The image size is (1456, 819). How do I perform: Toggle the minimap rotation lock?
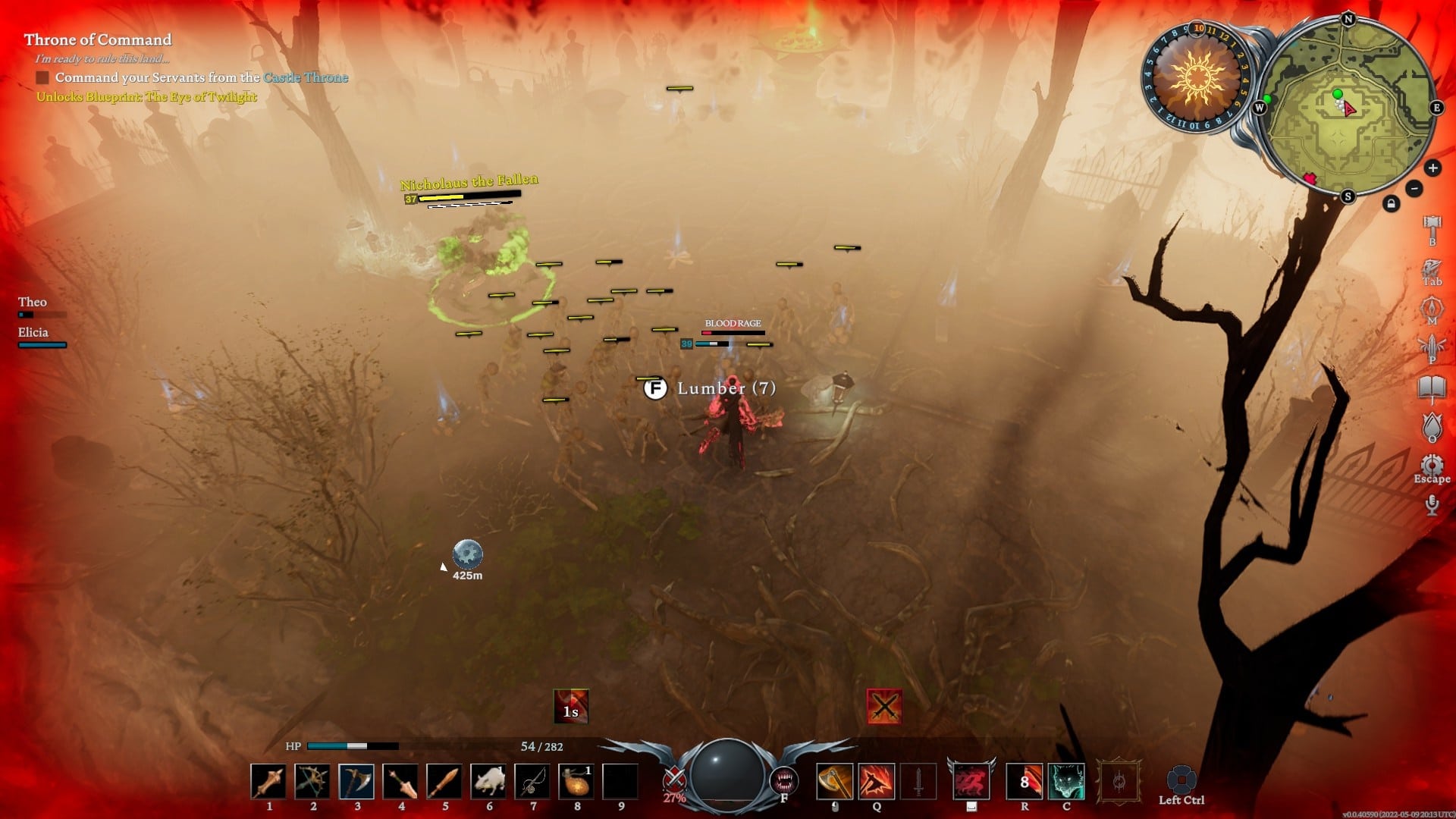coord(1391,204)
